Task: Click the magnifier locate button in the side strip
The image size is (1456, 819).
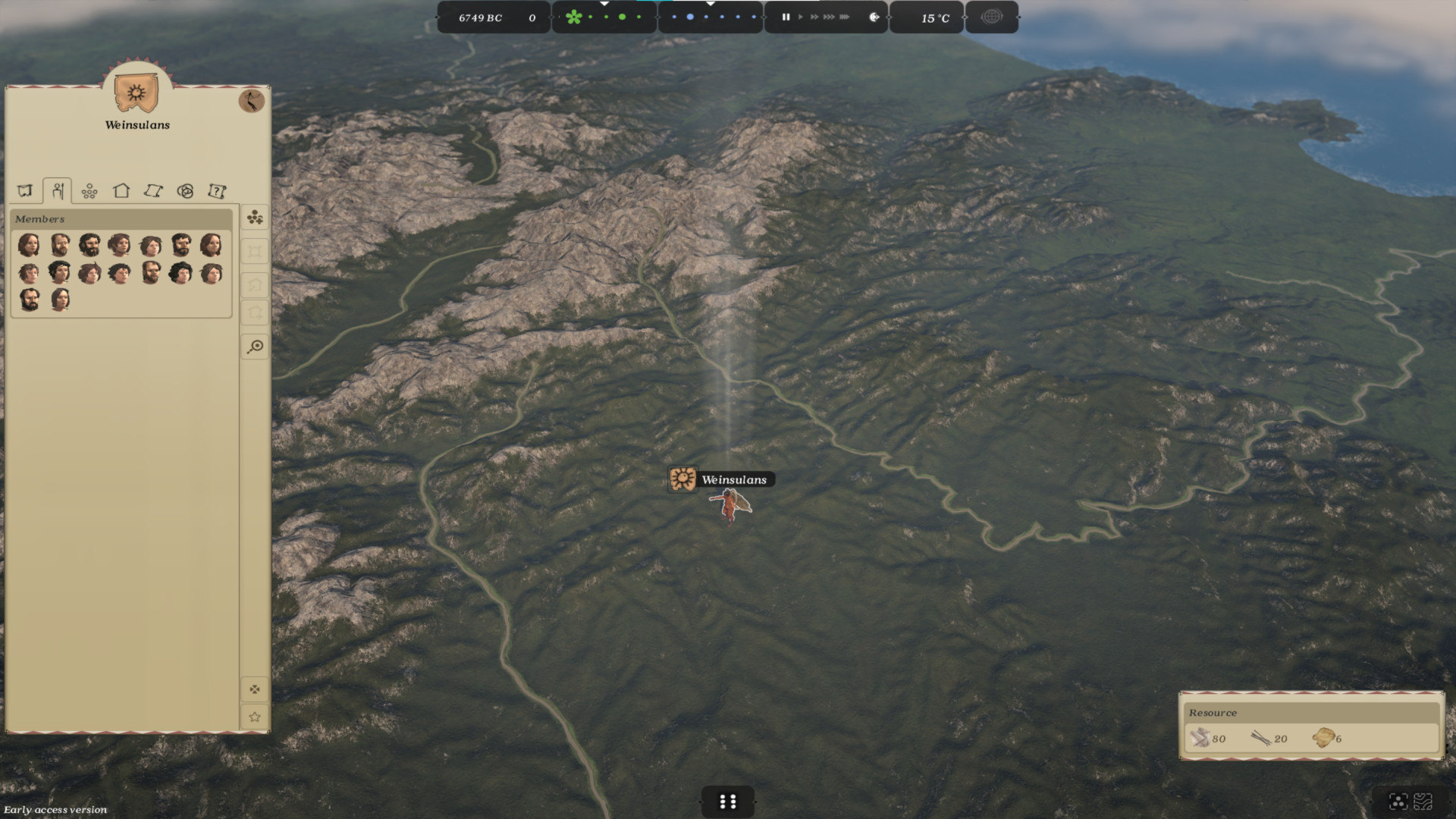Action: [x=255, y=347]
